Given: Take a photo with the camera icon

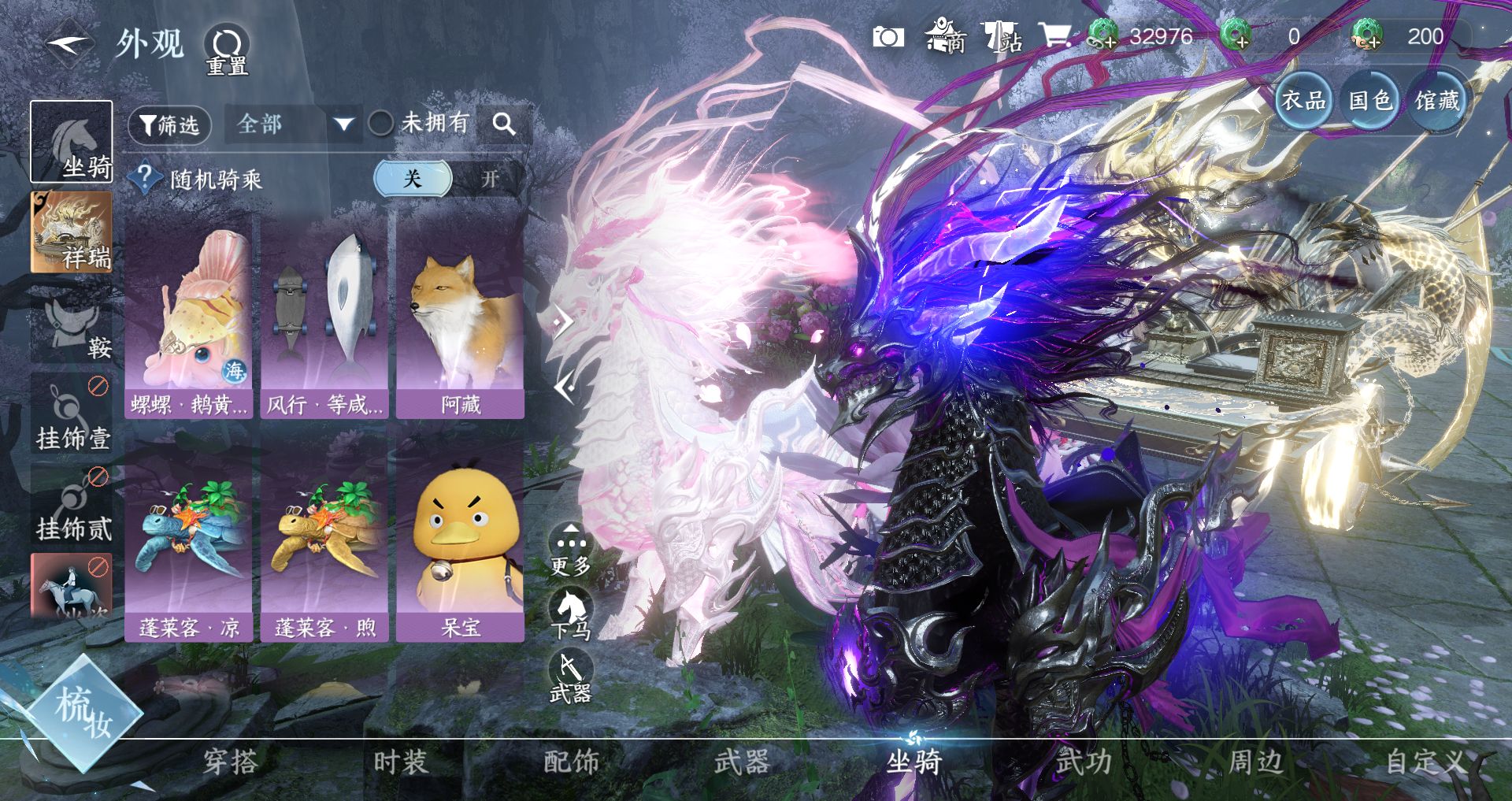Looking at the screenshot, I should click(888, 37).
